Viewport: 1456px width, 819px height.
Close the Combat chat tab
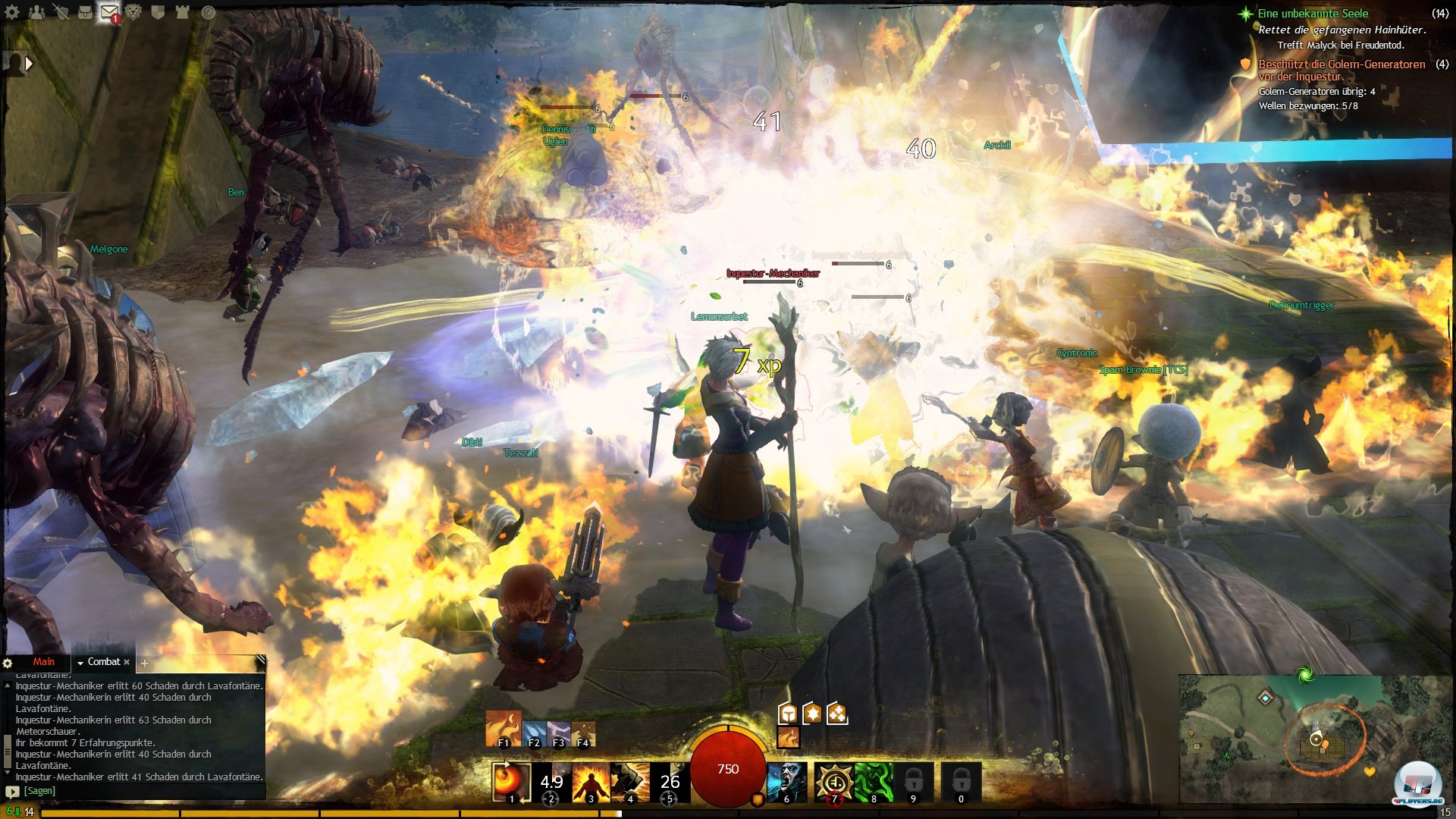point(127,662)
